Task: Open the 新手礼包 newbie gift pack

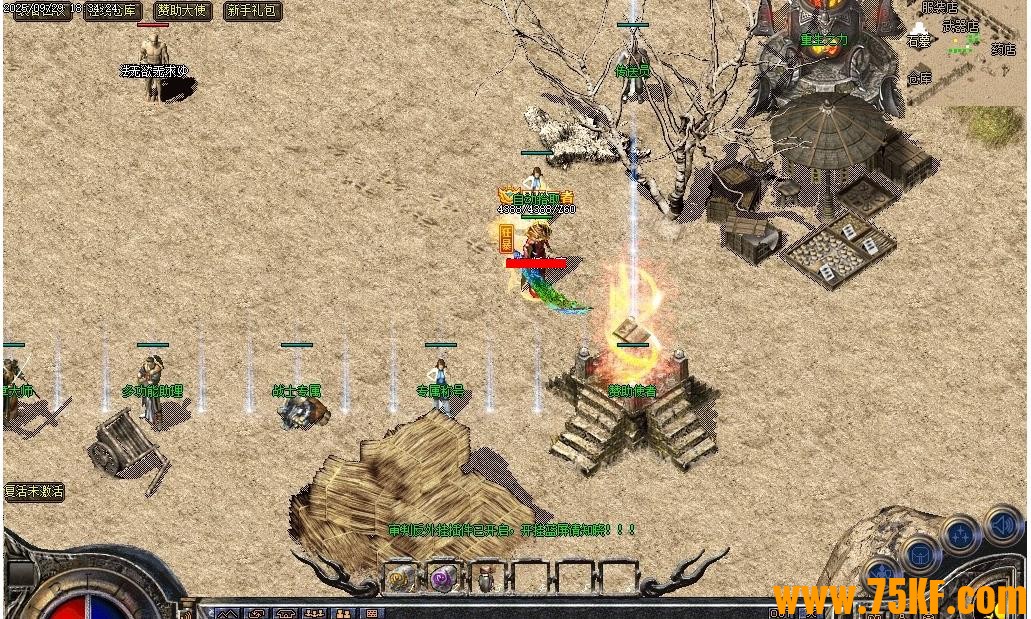Action: pyautogui.click(x=252, y=11)
